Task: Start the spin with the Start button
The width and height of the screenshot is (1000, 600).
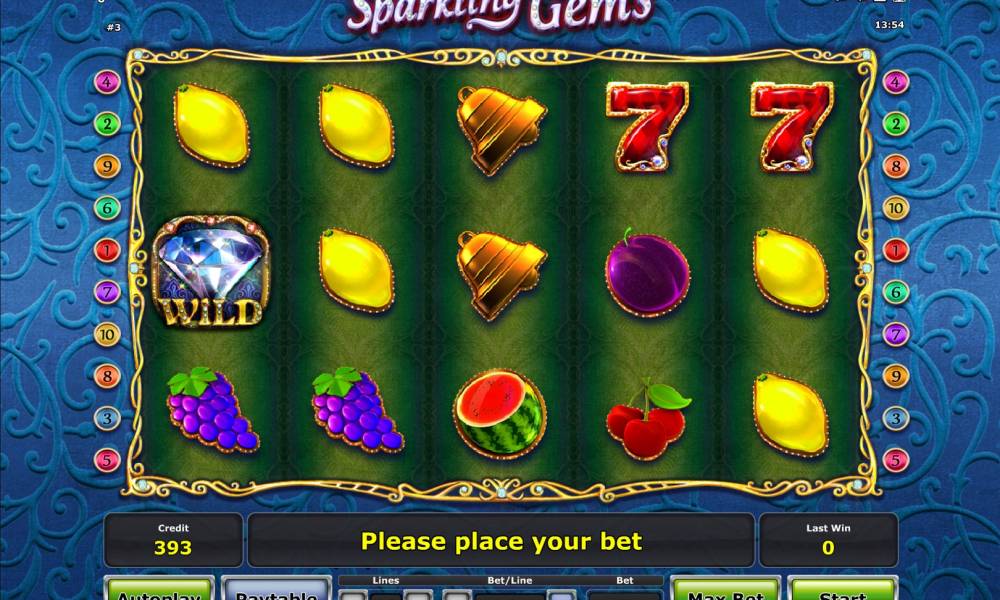Action: tap(841, 590)
